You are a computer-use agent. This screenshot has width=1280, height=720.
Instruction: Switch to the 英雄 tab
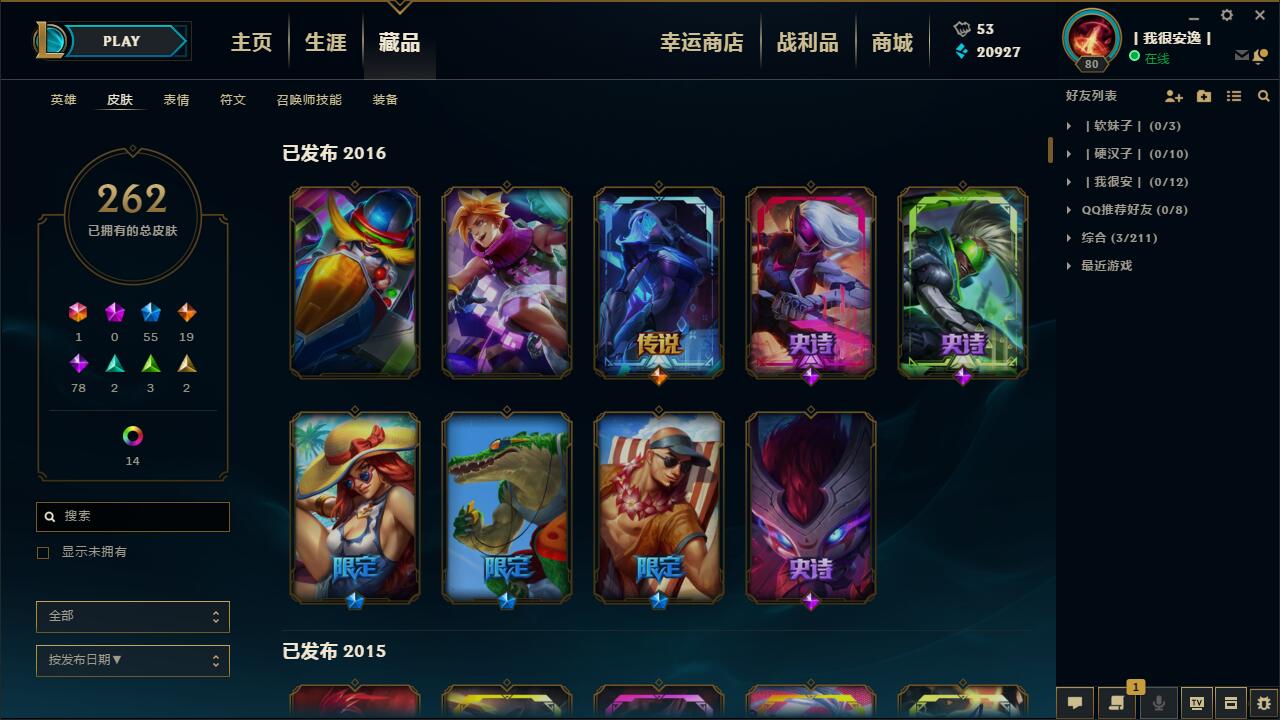pos(64,100)
